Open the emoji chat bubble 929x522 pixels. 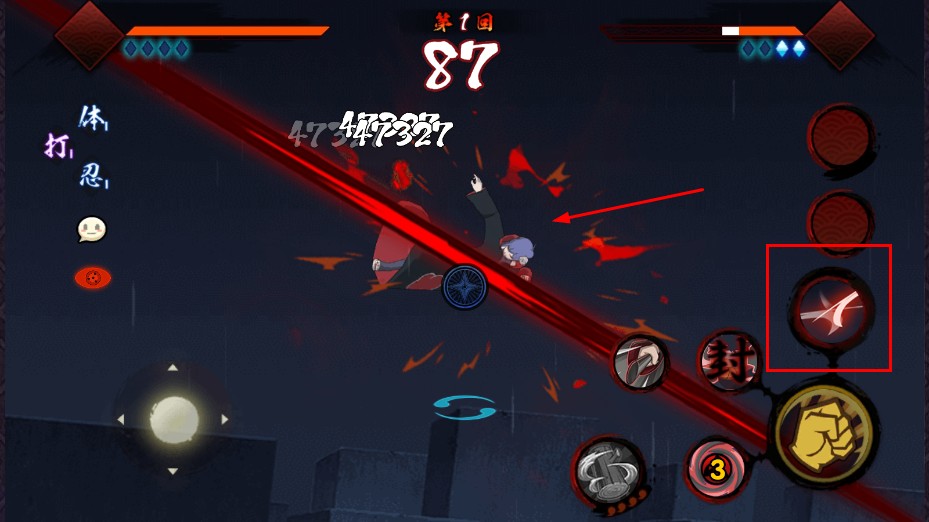click(92, 231)
